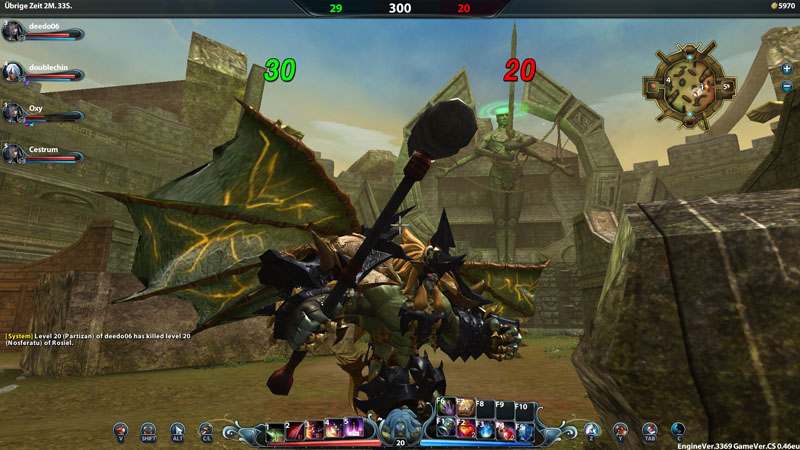Activate the green skill in hotbar slot 1
Screen dimensions: 800x450
click(274, 430)
